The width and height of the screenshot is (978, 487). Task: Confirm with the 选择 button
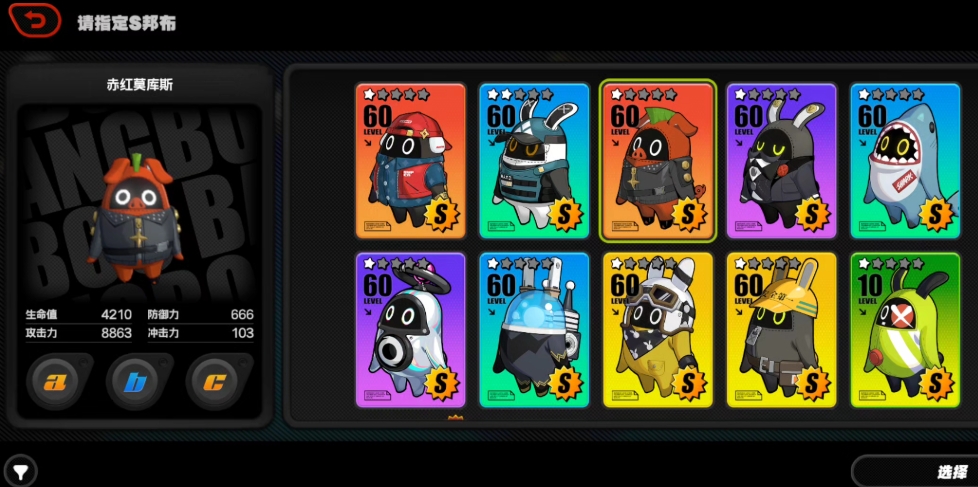click(x=914, y=471)
